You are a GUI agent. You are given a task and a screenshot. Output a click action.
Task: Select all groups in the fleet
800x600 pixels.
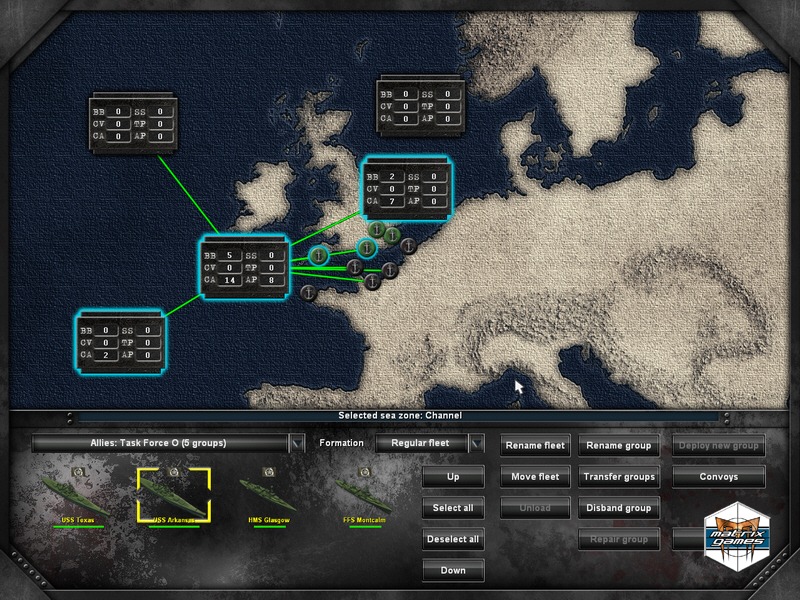pyautogui.click(x=453, y=508)
